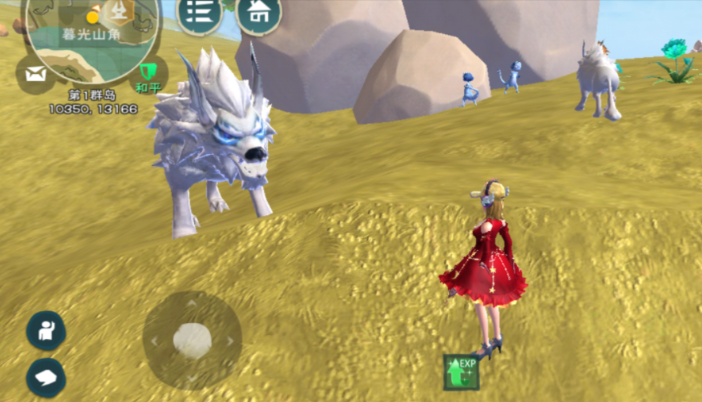The height and width of the screenshot is (402, 702).
Task: Tap the house home button
Action: (259, 14)
